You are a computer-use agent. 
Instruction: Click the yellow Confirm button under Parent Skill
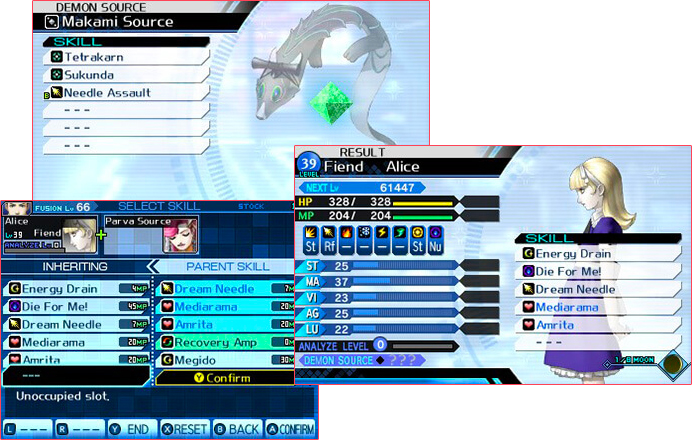click(x=224, y=378)
